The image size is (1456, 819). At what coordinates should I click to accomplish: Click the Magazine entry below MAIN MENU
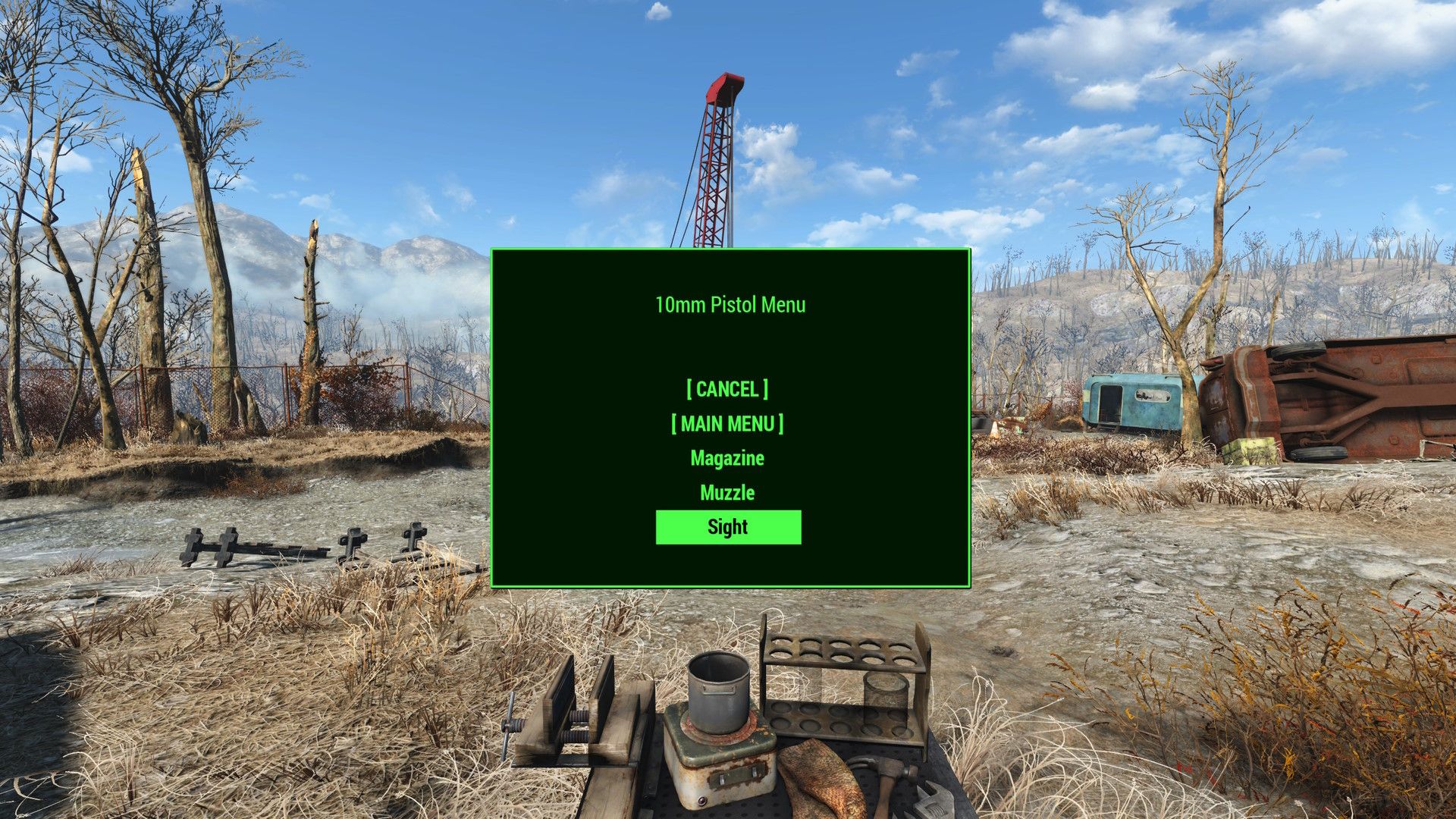(x=727, y=457)
